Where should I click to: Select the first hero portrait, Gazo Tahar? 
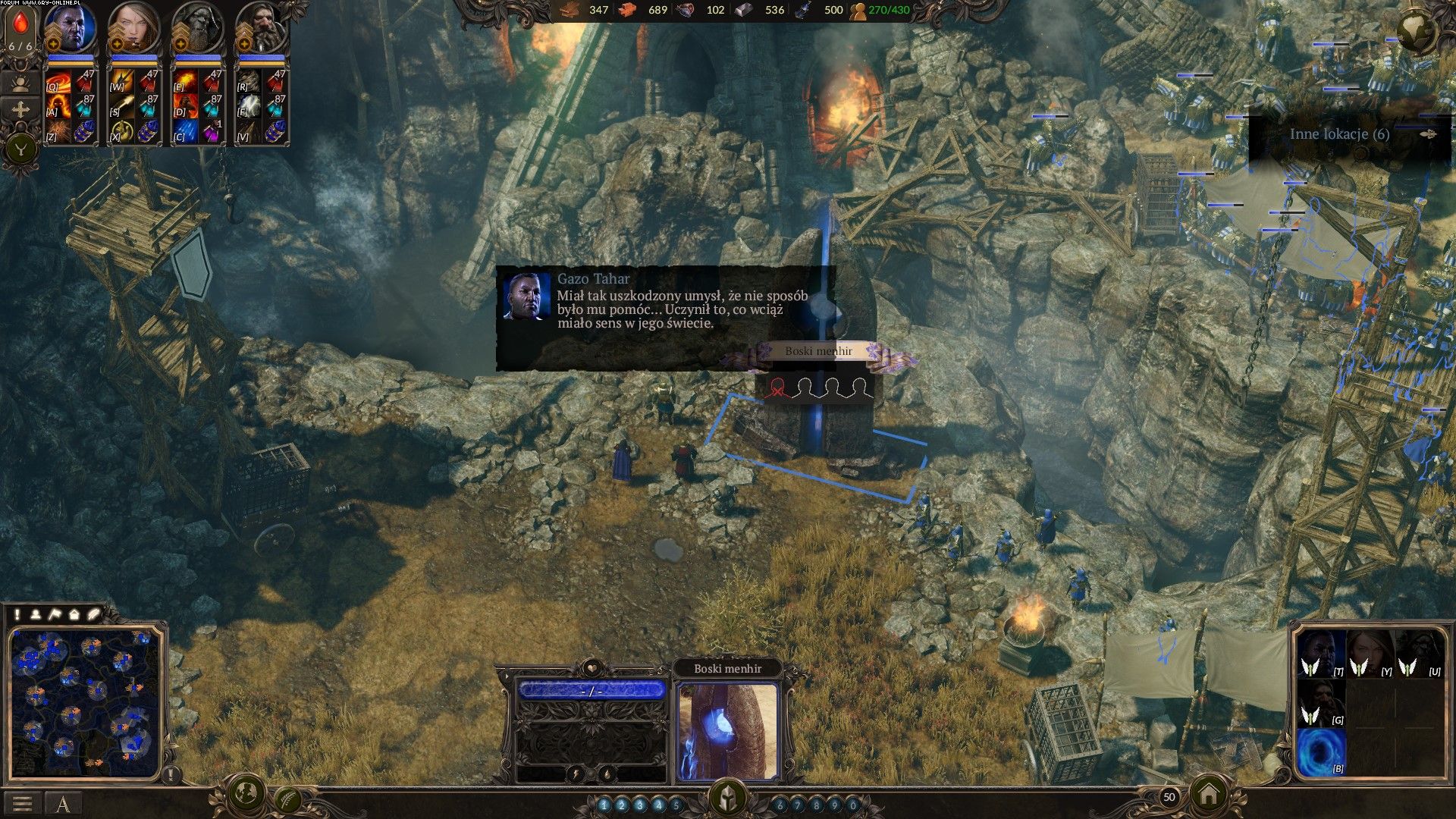(72, 28)
